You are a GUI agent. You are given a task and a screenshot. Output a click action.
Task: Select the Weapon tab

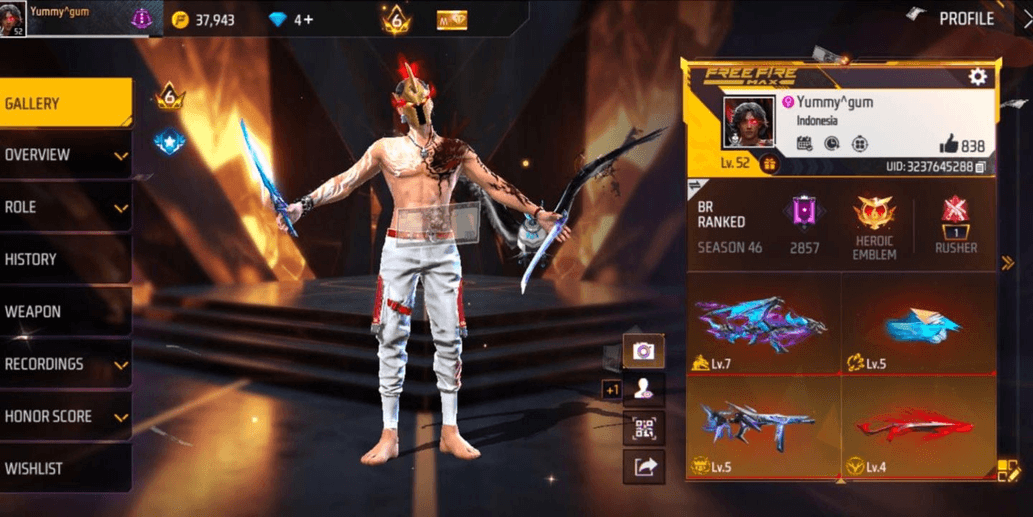(65, 312)
